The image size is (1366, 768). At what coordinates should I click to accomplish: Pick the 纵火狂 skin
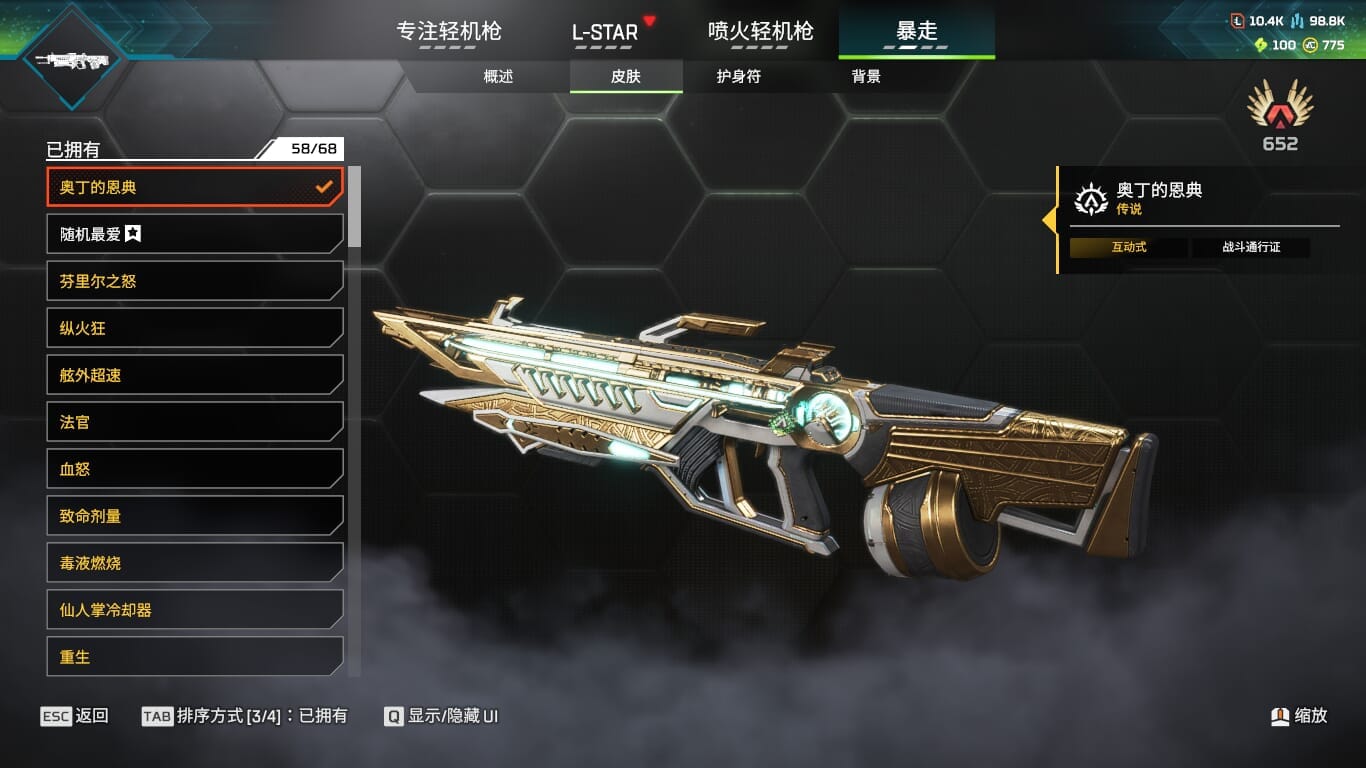click(195, 328)
